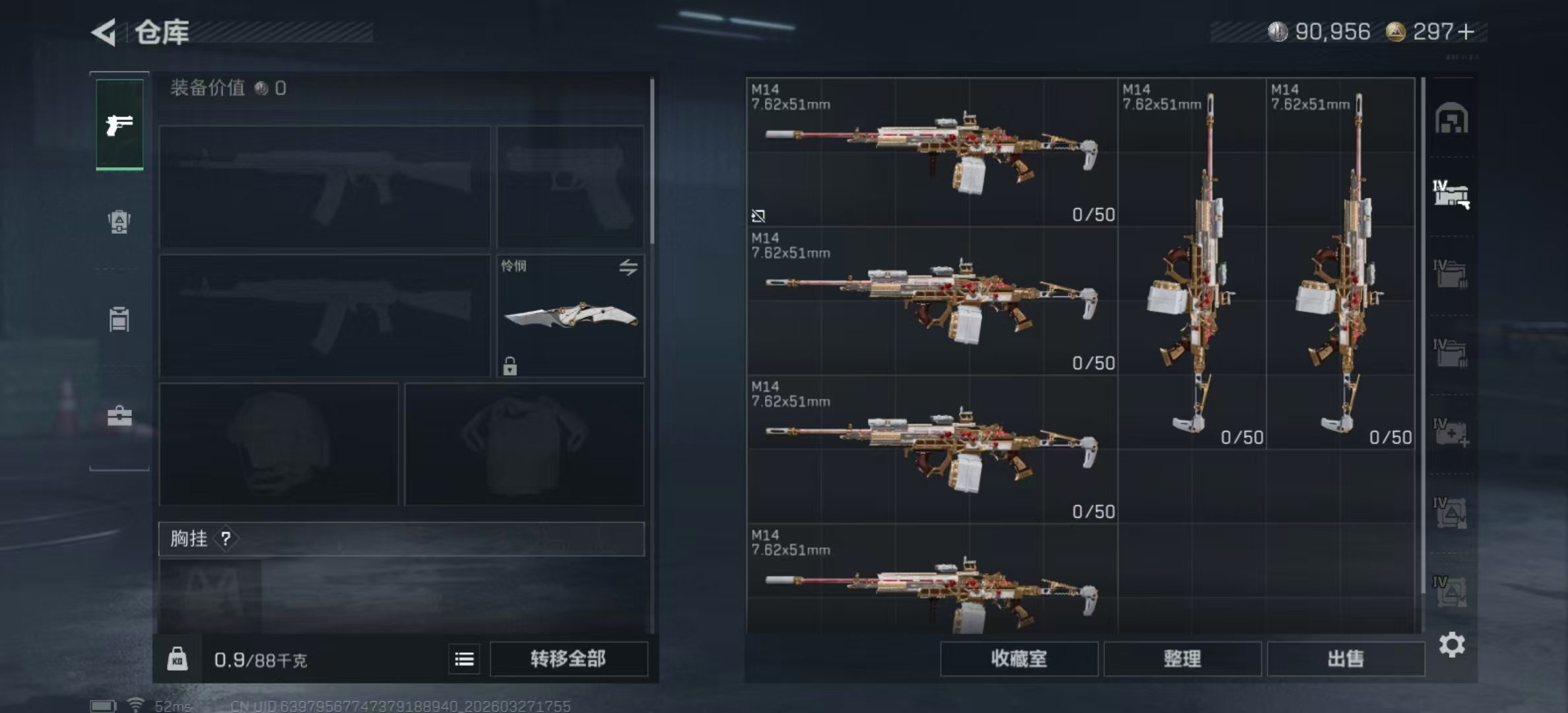Open the main stash house icon
The image size is (1568, 713).
coord(1451,119)
